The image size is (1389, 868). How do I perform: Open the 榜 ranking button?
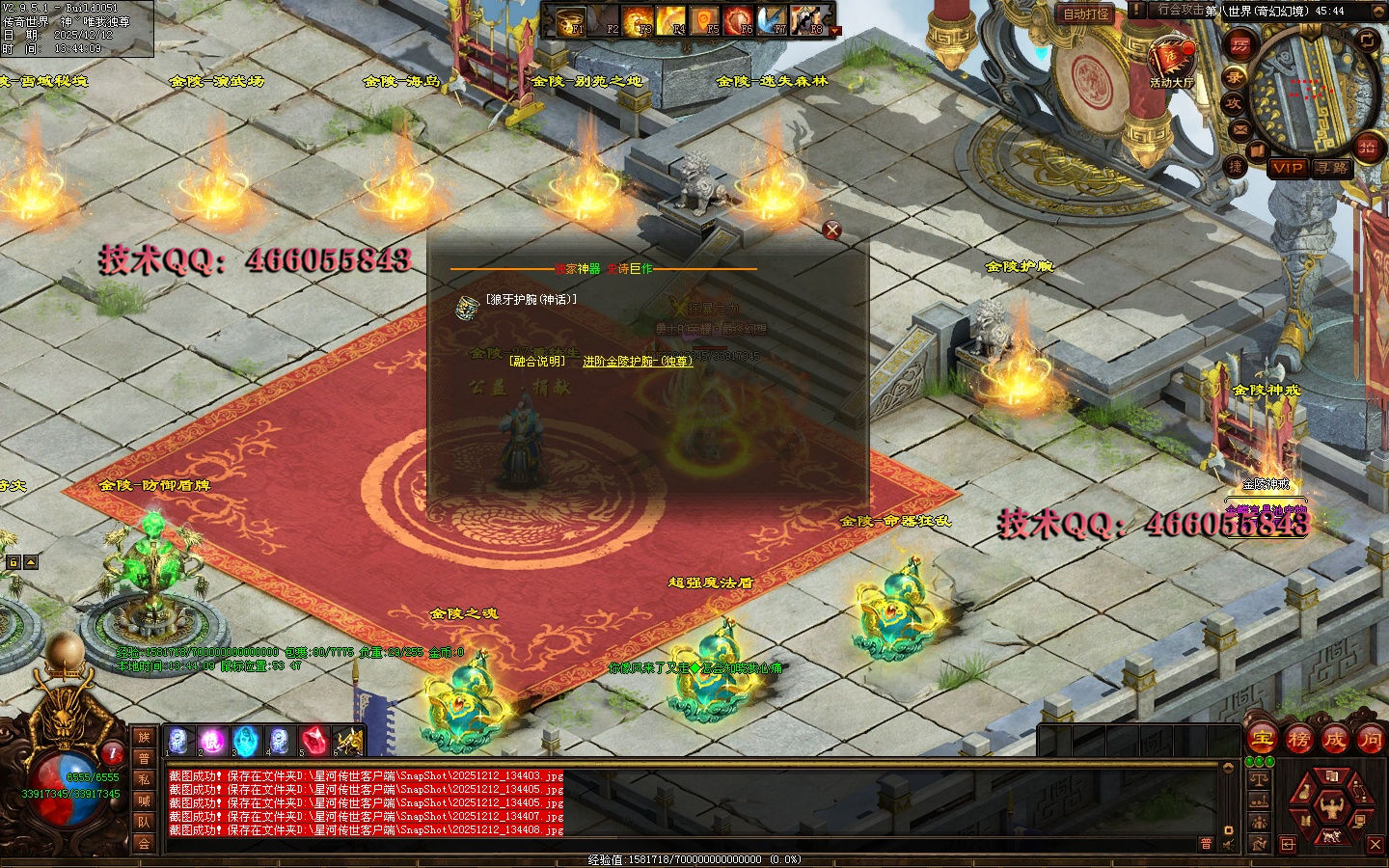click(1298, 740)
